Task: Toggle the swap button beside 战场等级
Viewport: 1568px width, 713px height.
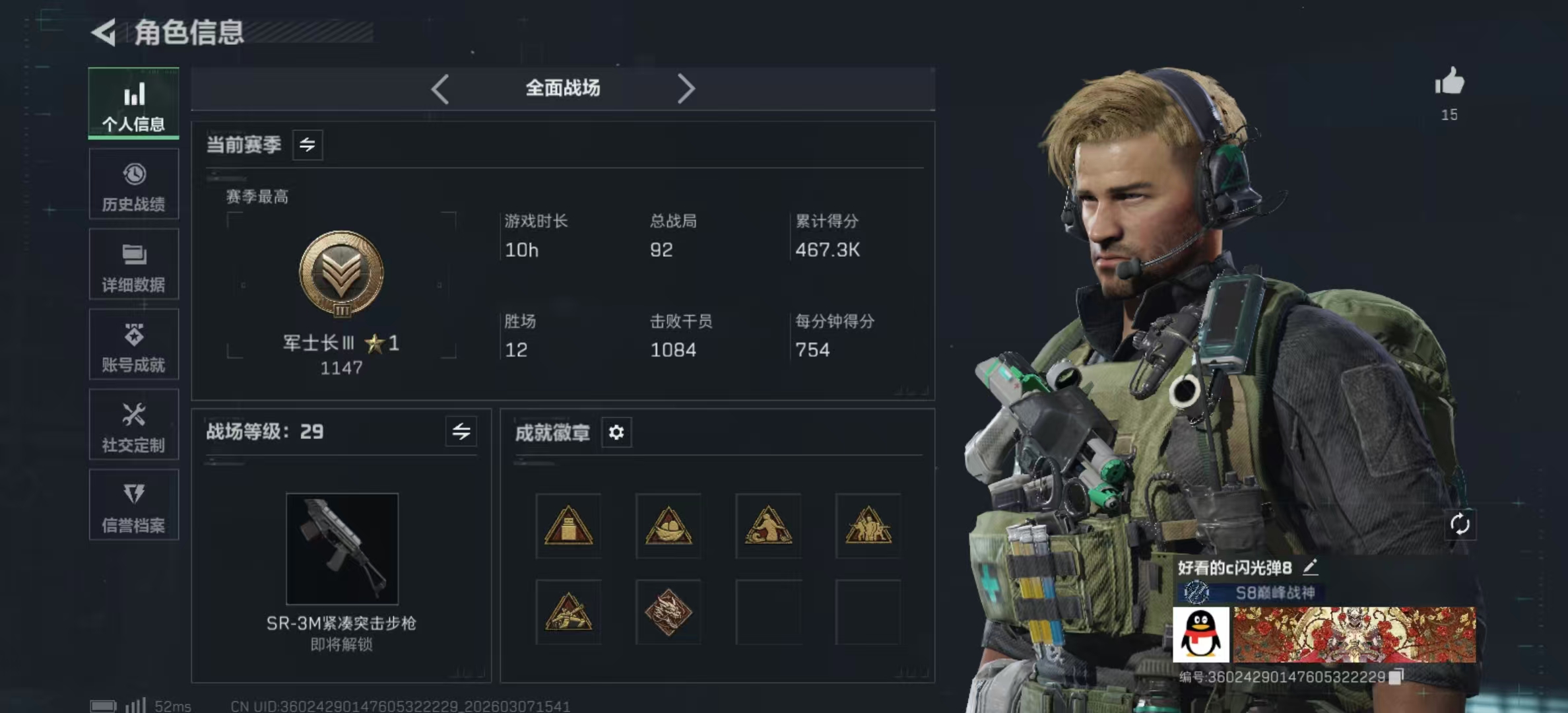Action: click(x=461, y=432)
